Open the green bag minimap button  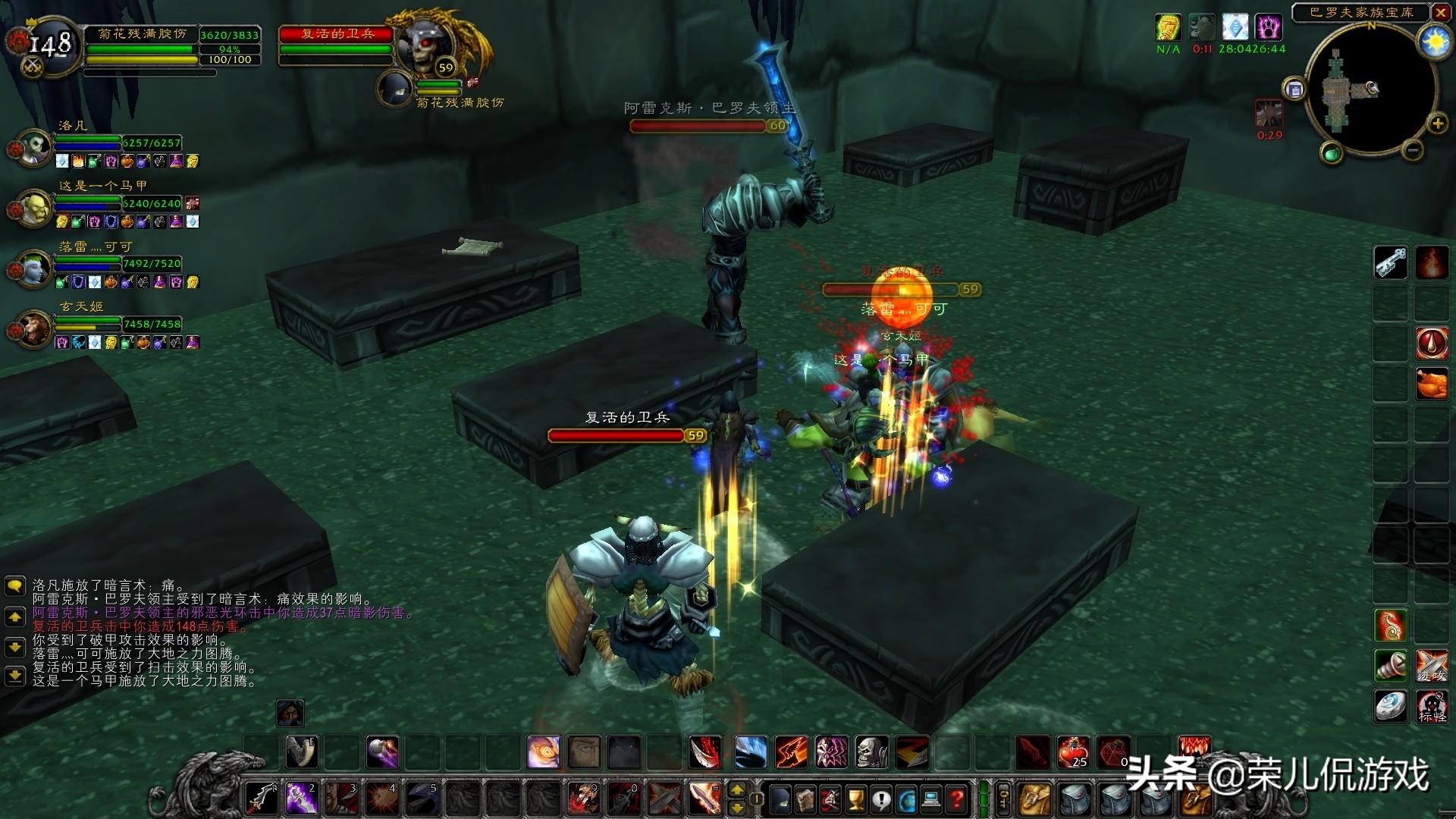click(x=1332, y=154)
